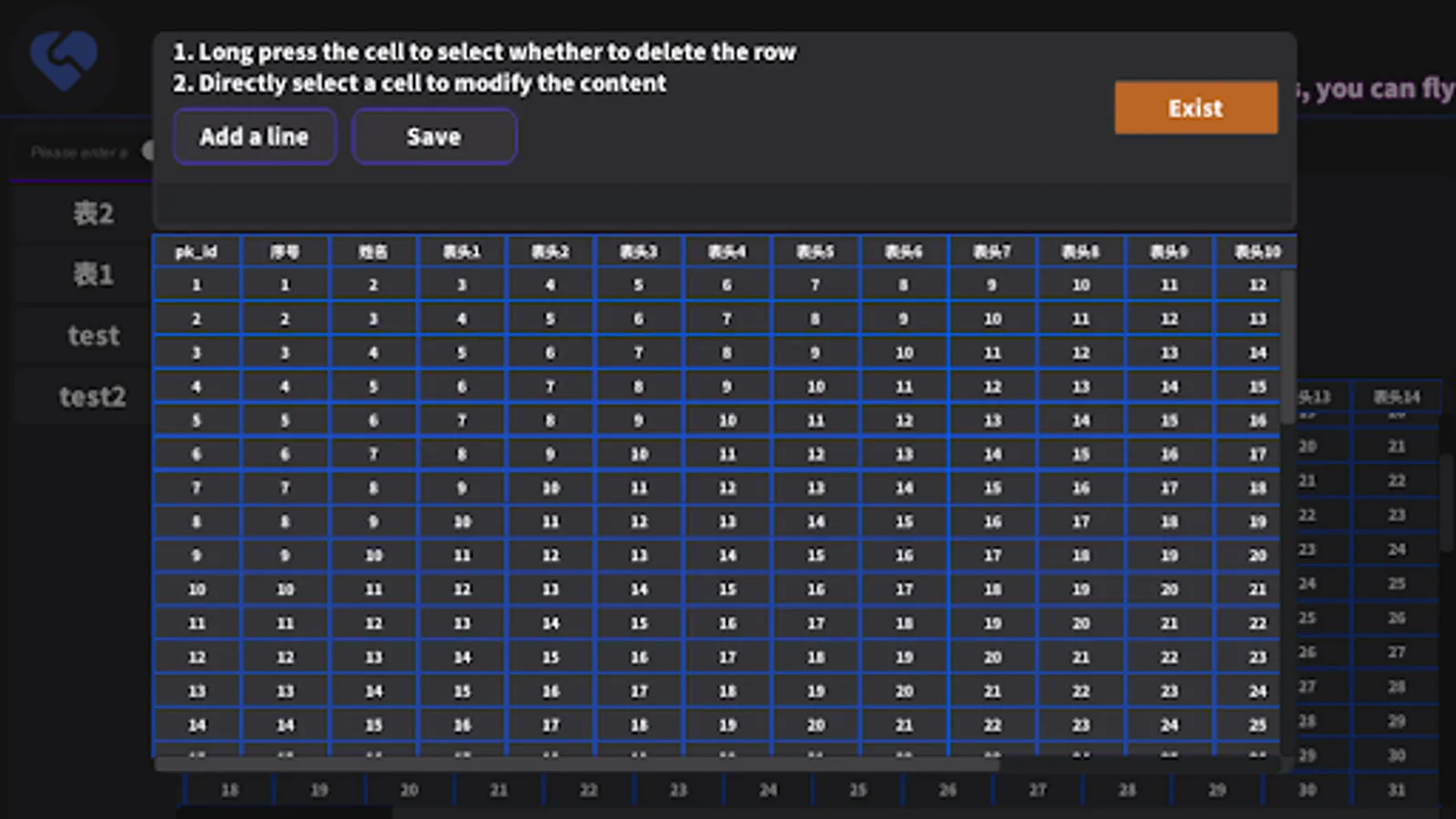Select the 表头10 column header

pyautogui.click(x=1256, y=251)
